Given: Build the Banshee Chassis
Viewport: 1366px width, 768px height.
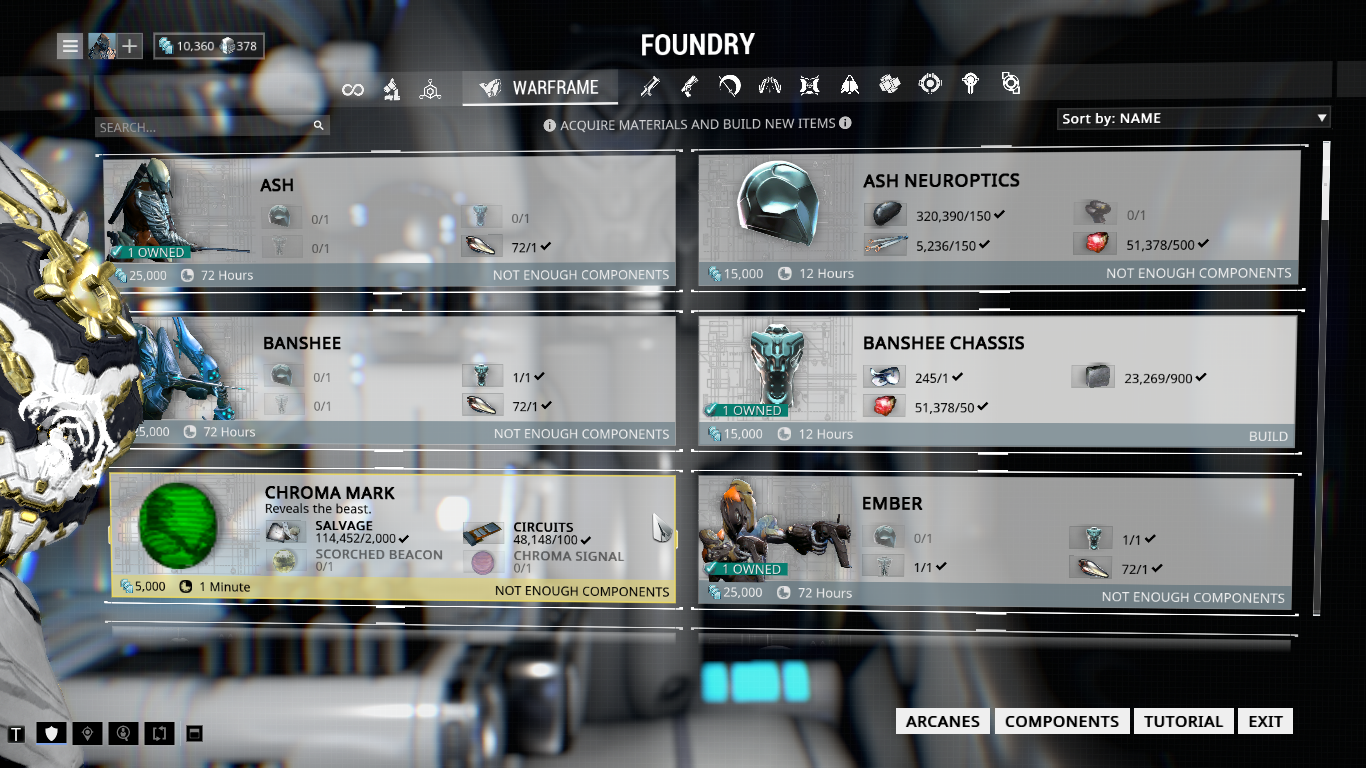Looking at the screenshot, I should [1267, 436].
